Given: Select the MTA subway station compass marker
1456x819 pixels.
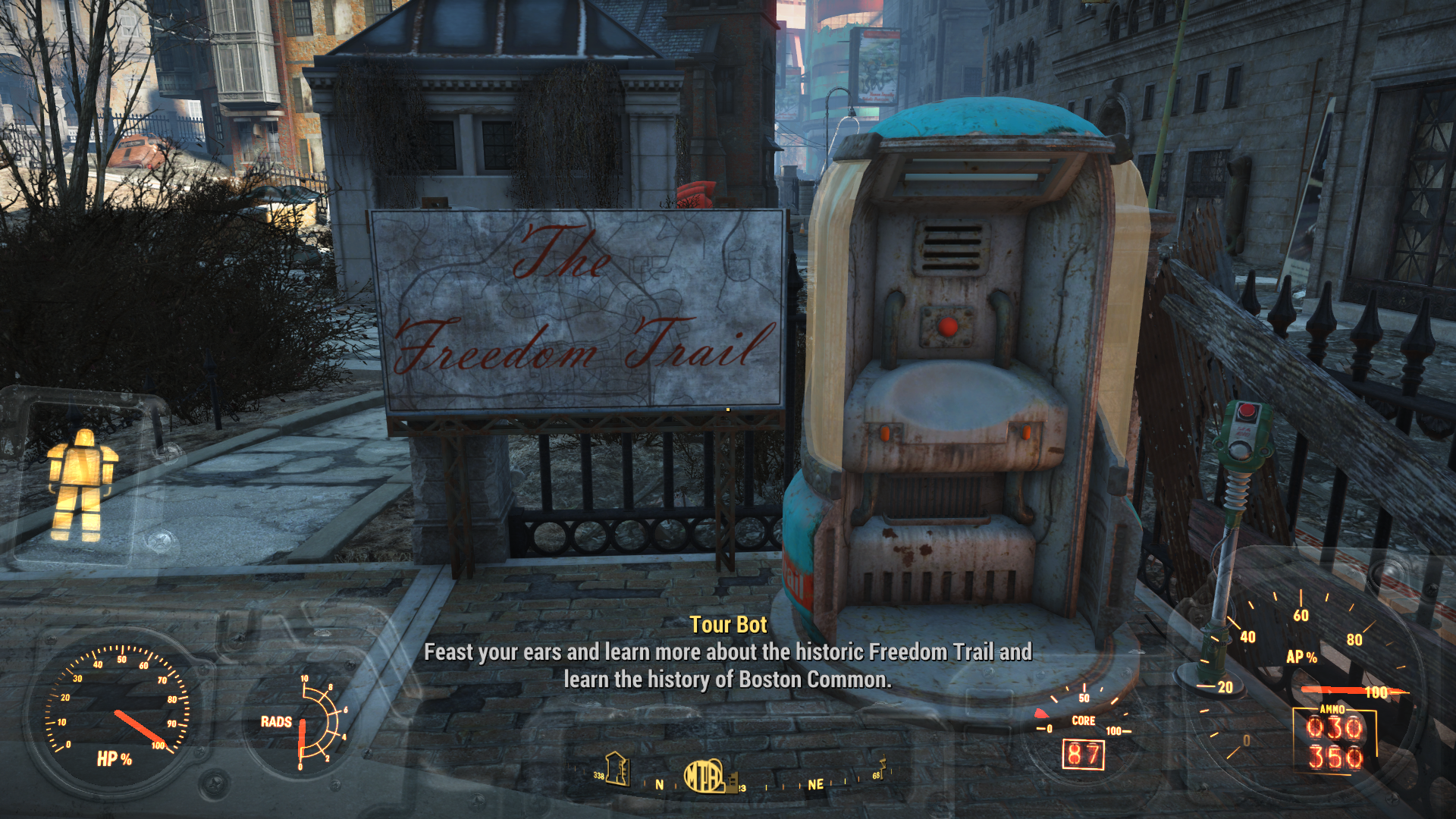Looking at the screenshot, I should pyautogui.click(x=705, y=777).
